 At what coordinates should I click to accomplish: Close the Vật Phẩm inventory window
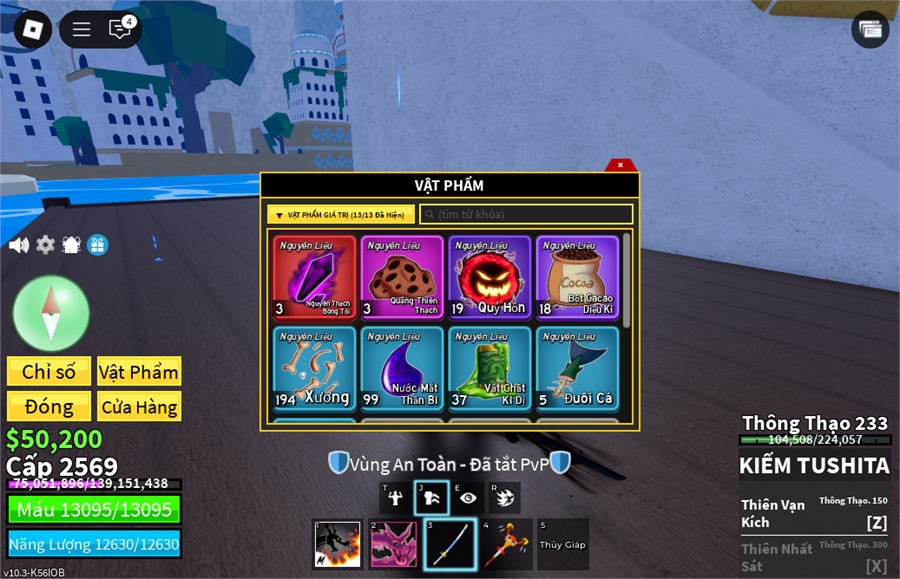[x=620, y=165]
